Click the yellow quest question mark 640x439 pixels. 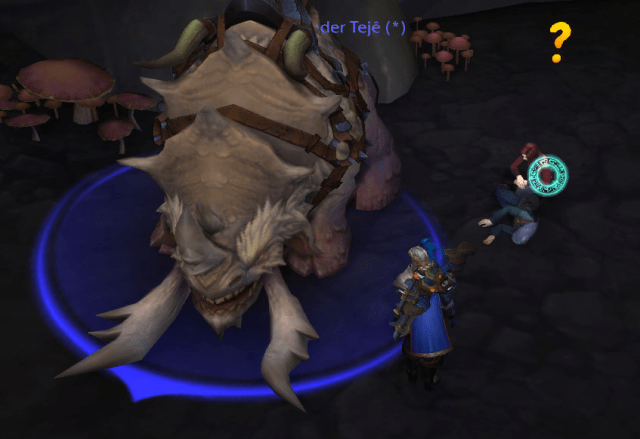(560, 43)
